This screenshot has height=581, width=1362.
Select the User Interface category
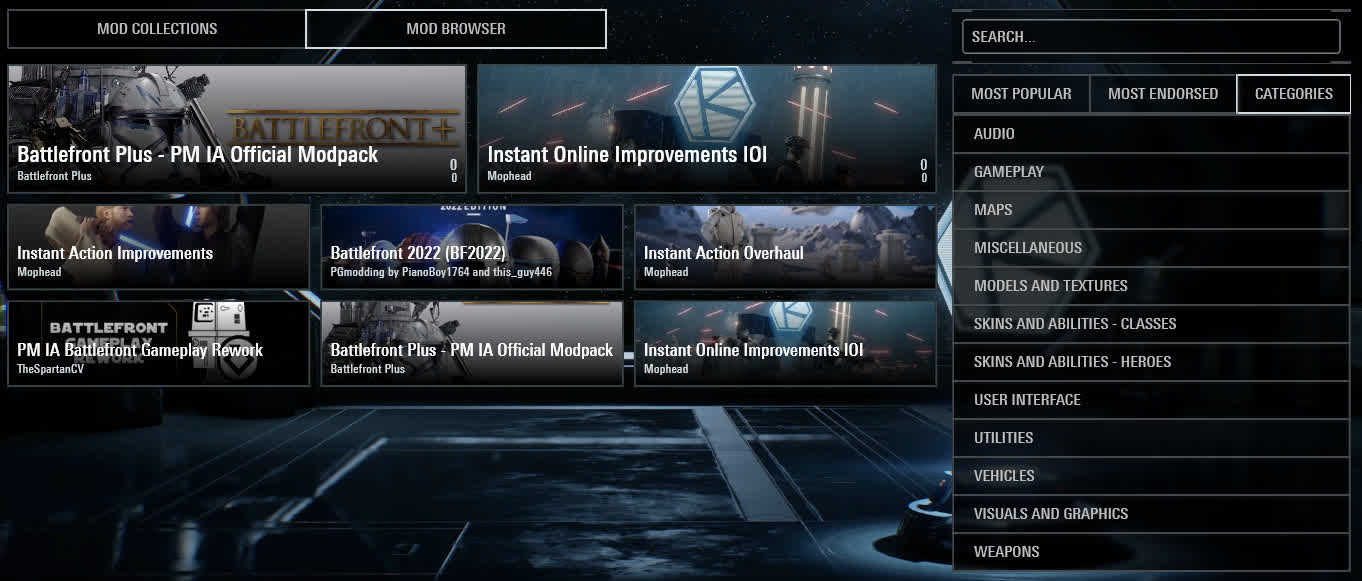(x=1150, y=400)
